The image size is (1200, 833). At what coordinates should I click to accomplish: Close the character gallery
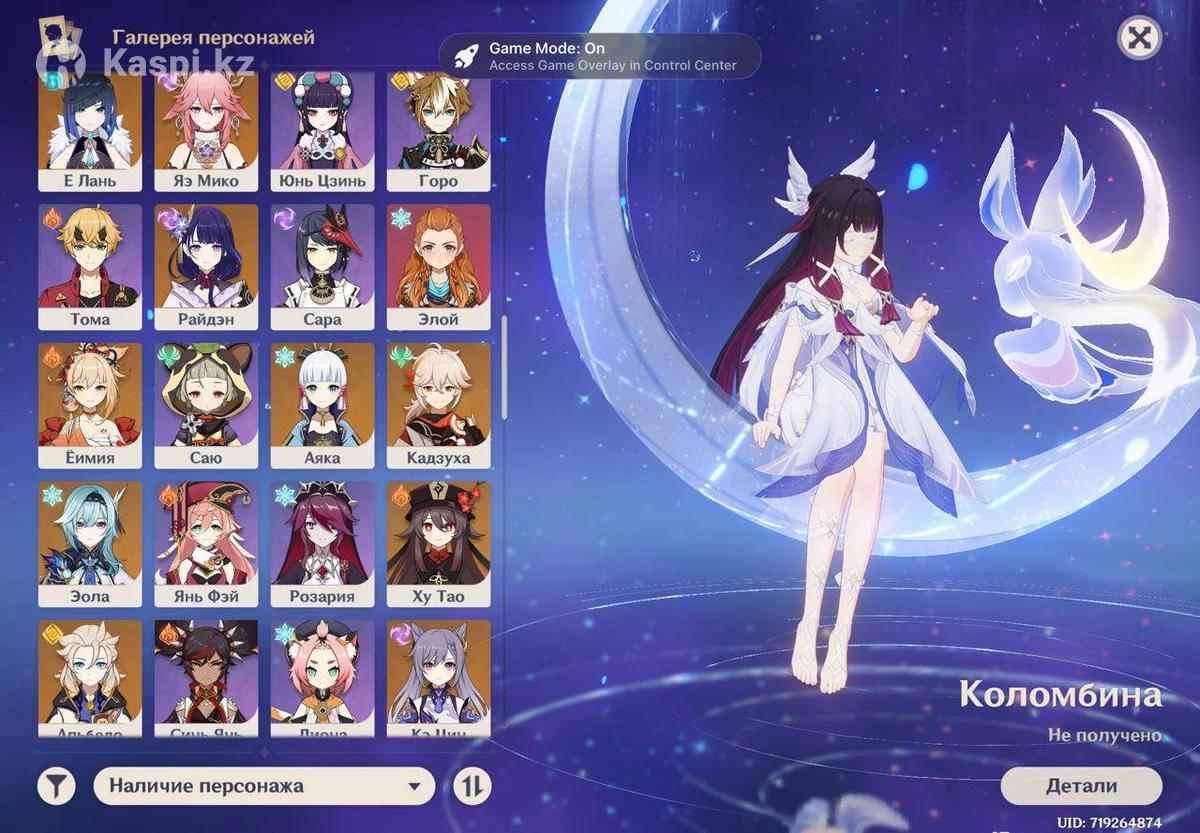click(x=1139, y=39)
